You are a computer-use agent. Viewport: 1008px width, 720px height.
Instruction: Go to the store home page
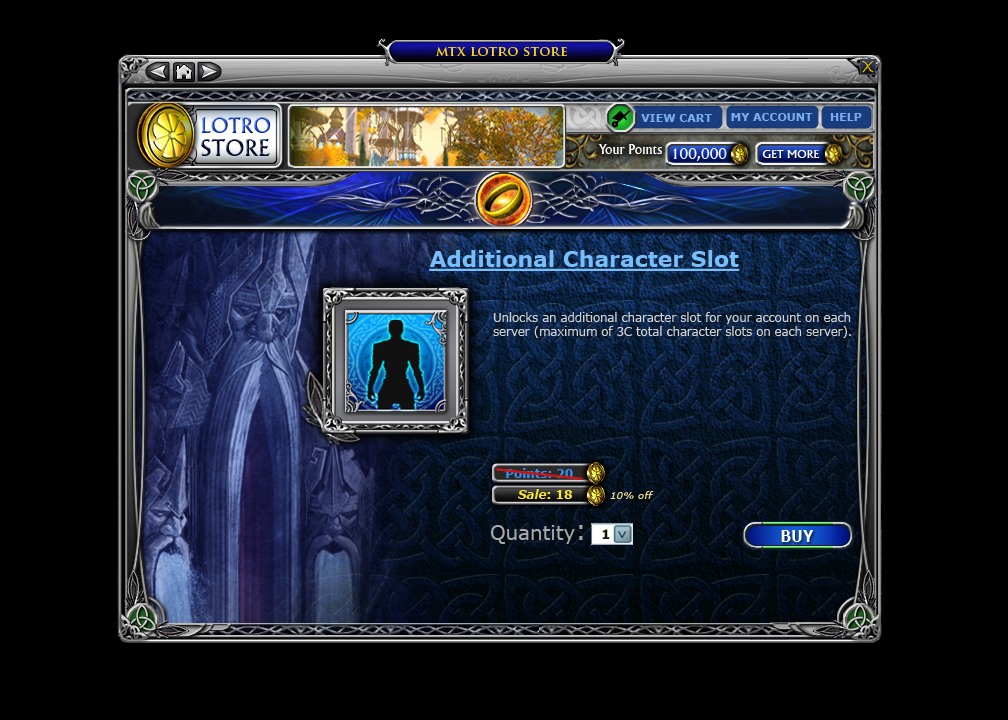(x=183, y=71)
